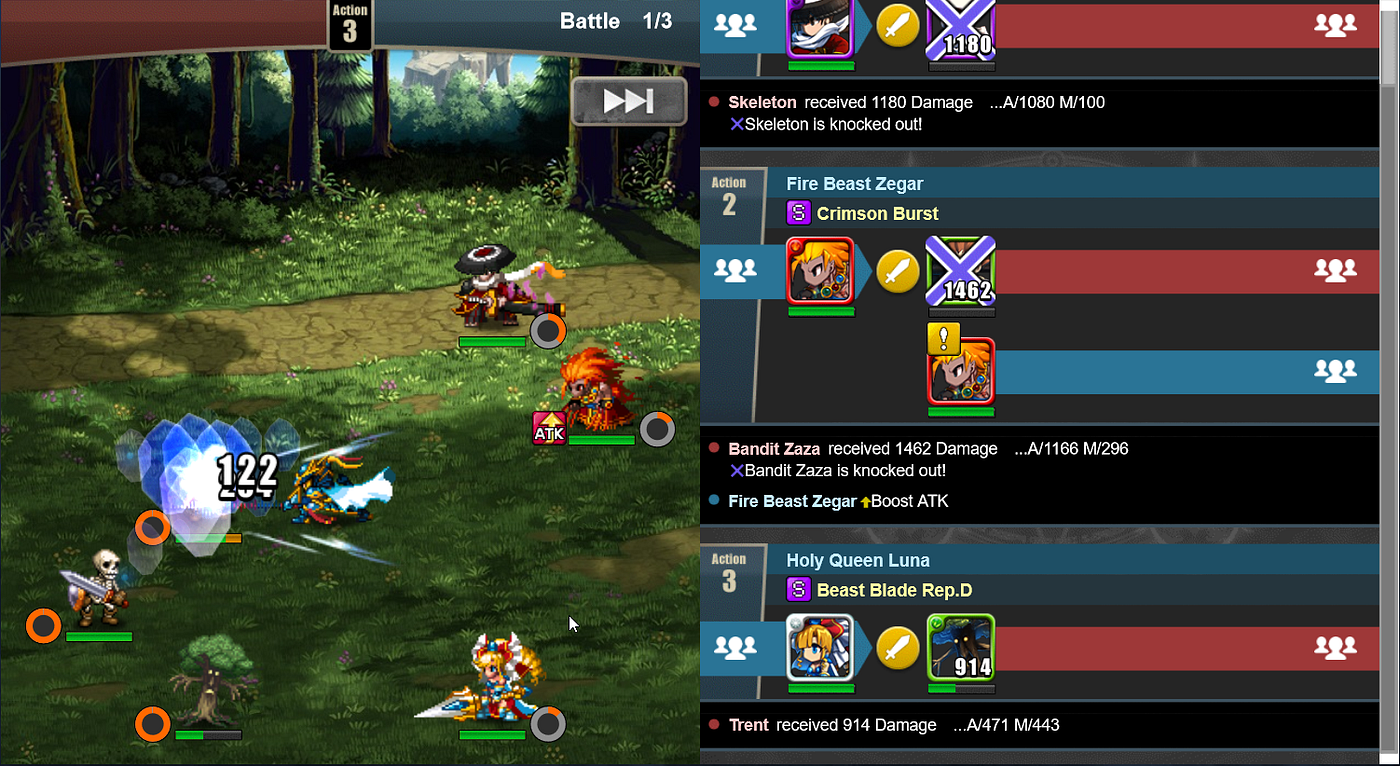Image resolution: width=1400 pixels, height=766 pixels.
Task: Click the Bandit Zaza name in the log
Action: tap(774, 449)
